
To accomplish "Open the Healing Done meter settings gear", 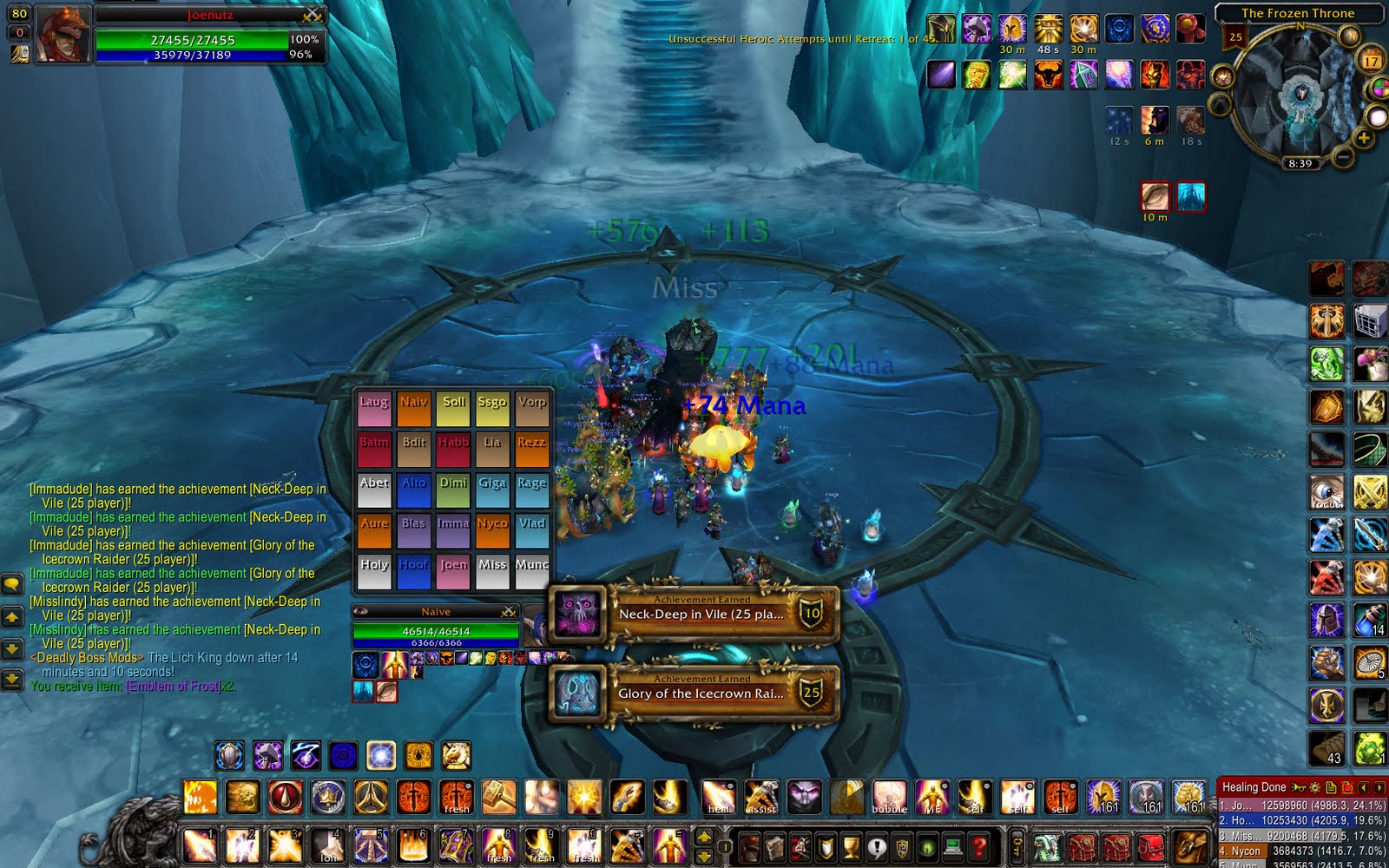I will click(1315, 787).
